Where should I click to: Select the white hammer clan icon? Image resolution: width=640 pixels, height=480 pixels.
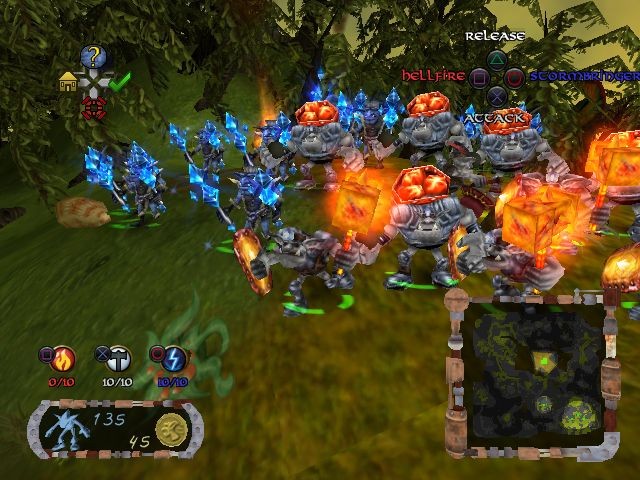(x=120, y=356)
